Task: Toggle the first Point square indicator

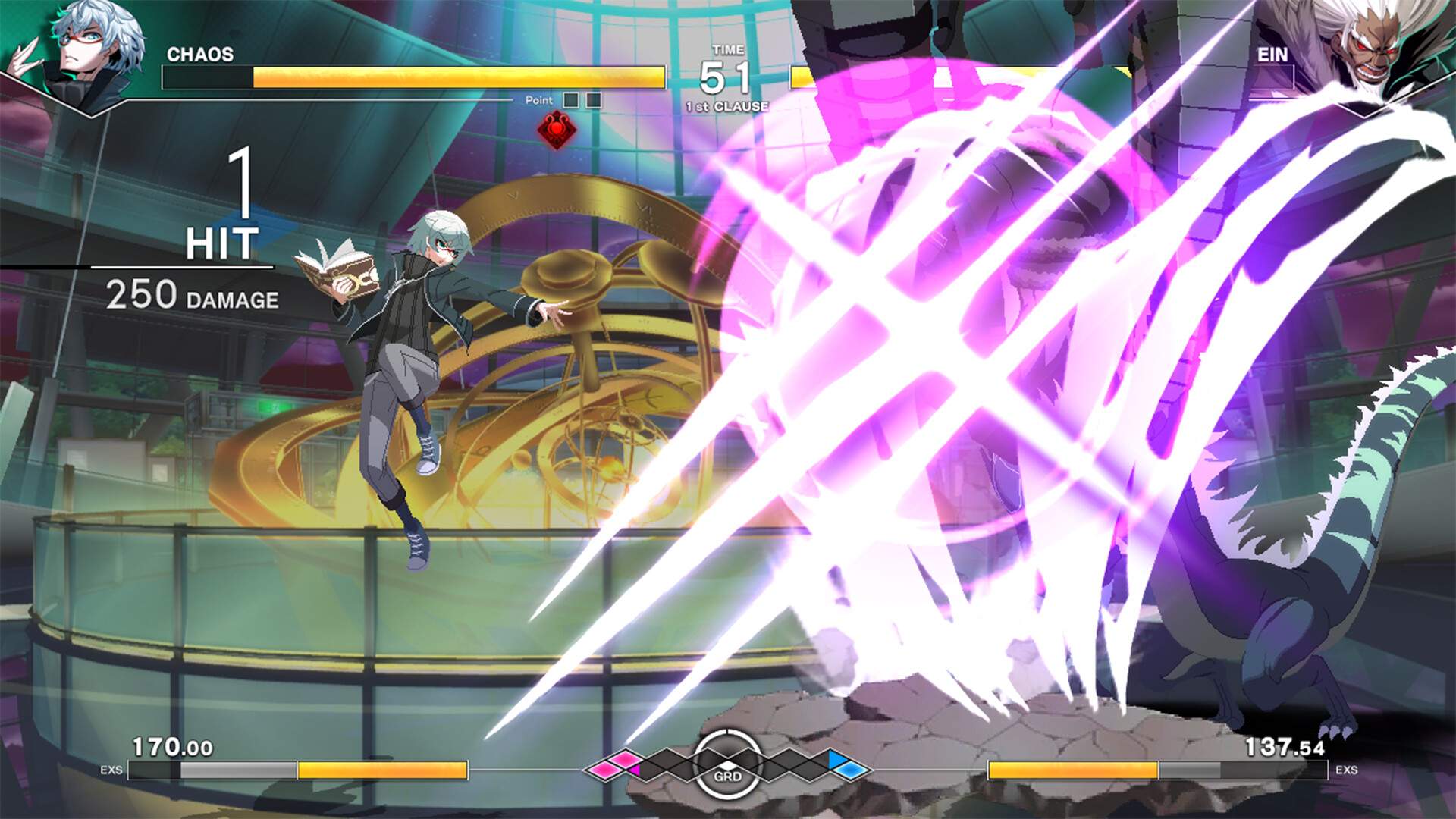Action: tap(570, 98)
